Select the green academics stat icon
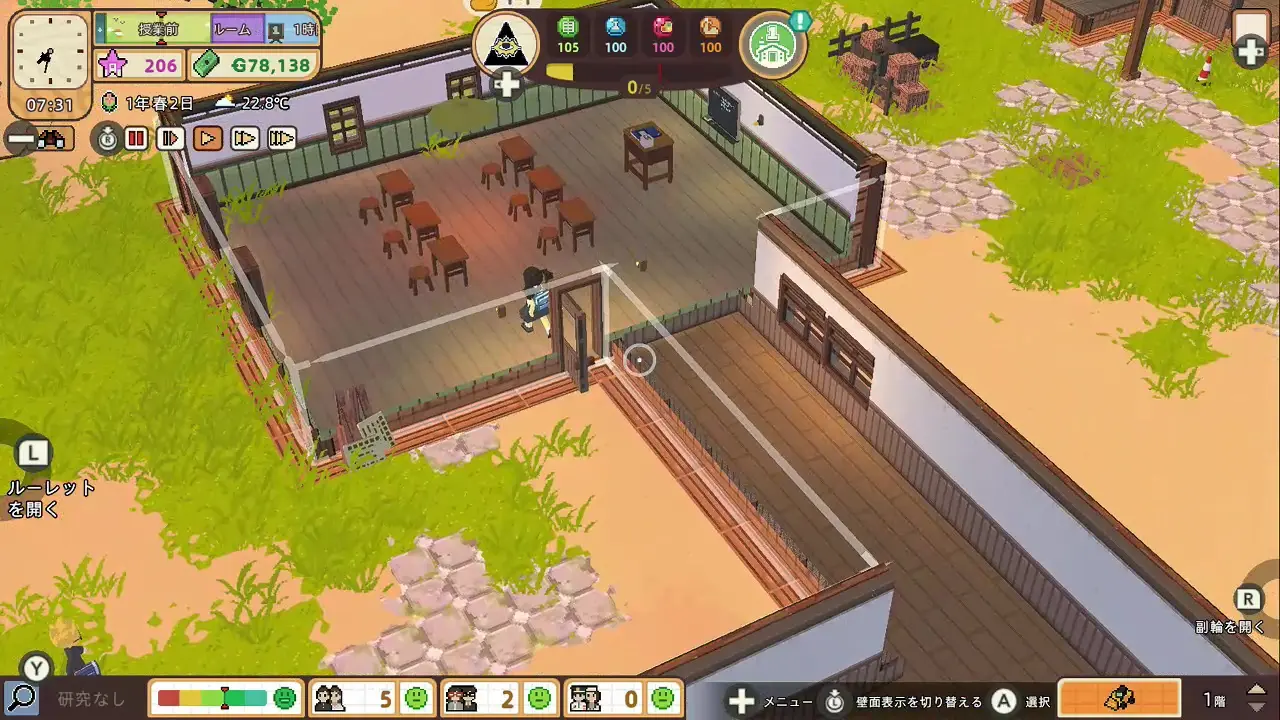 (568, 34)
